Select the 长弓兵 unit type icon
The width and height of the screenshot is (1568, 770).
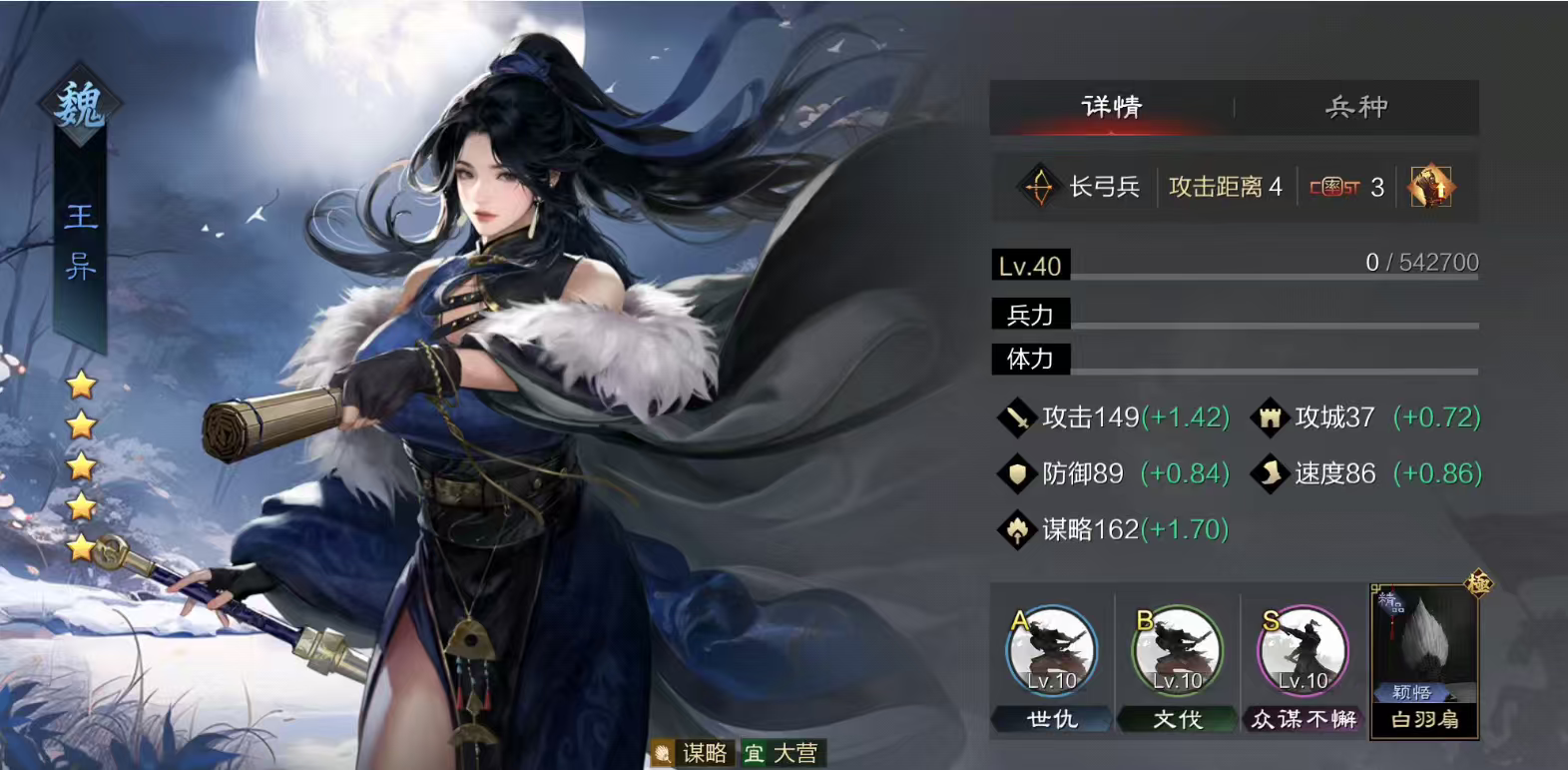tap(1038, 186)
